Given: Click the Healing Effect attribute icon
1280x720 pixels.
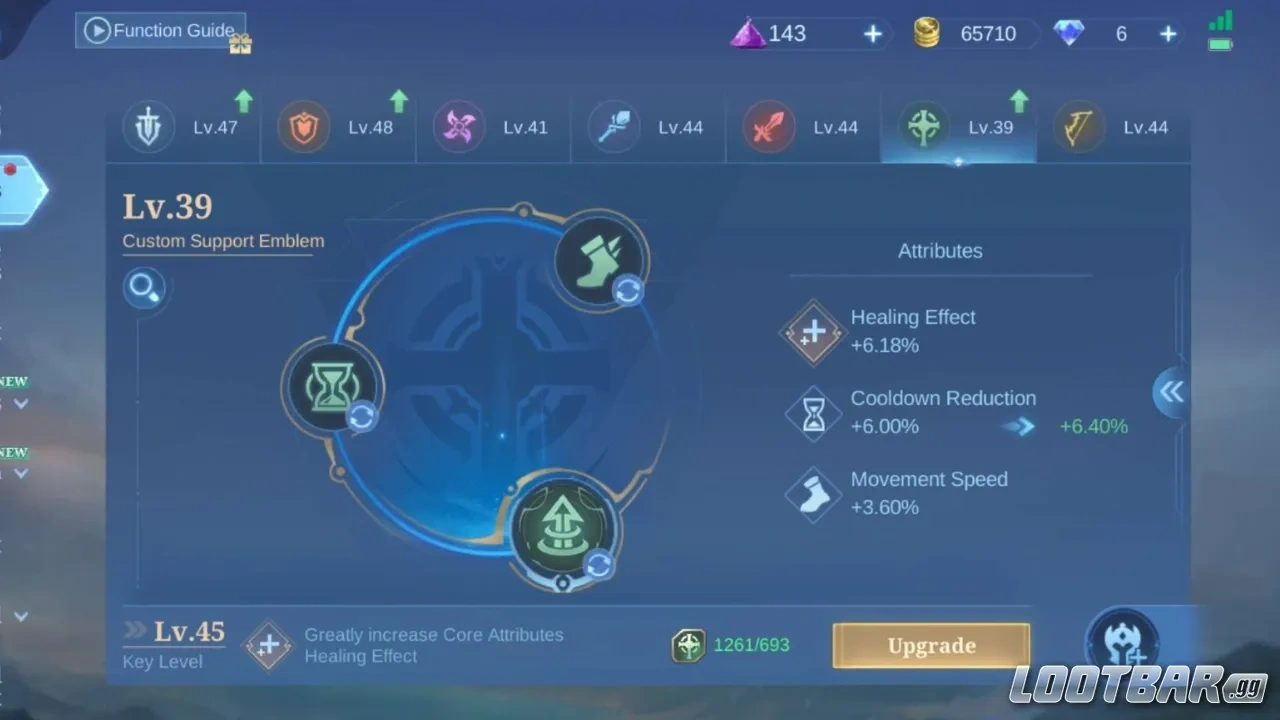Looking at the screenshot, I should pos(813,332).
